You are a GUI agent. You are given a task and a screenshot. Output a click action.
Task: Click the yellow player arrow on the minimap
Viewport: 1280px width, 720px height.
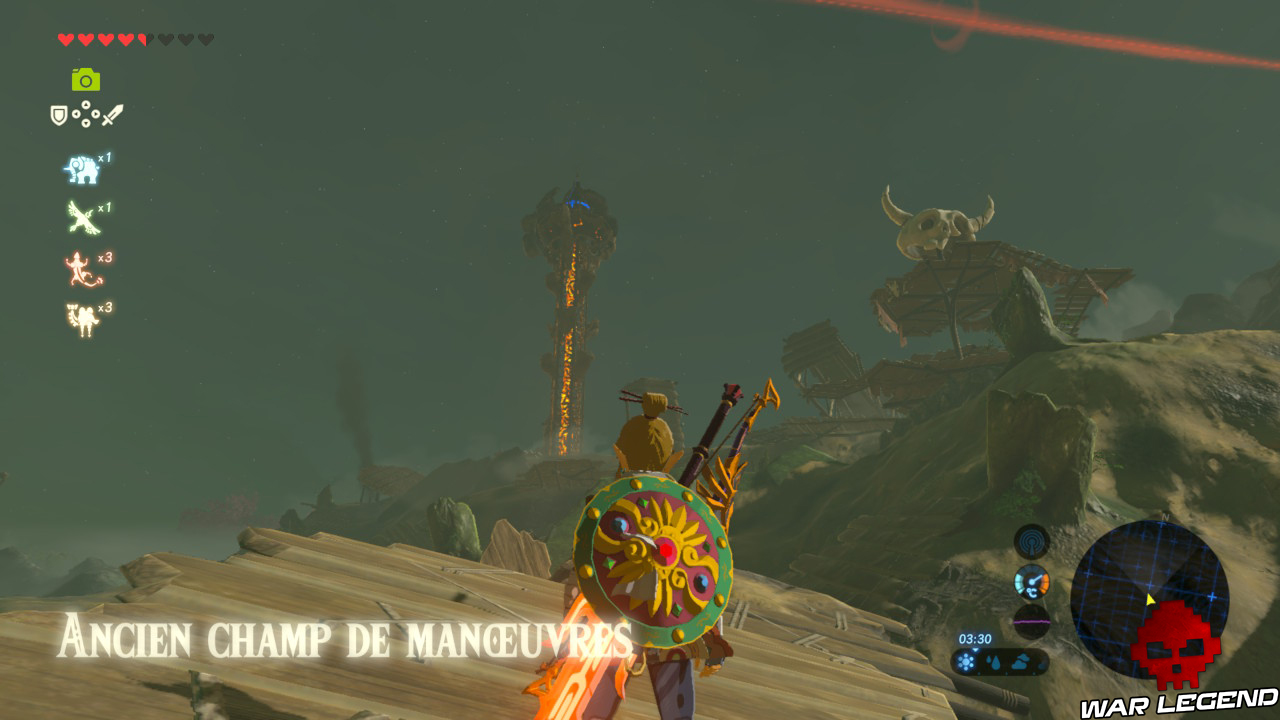pyautogui.click(x=1150, y=598)
